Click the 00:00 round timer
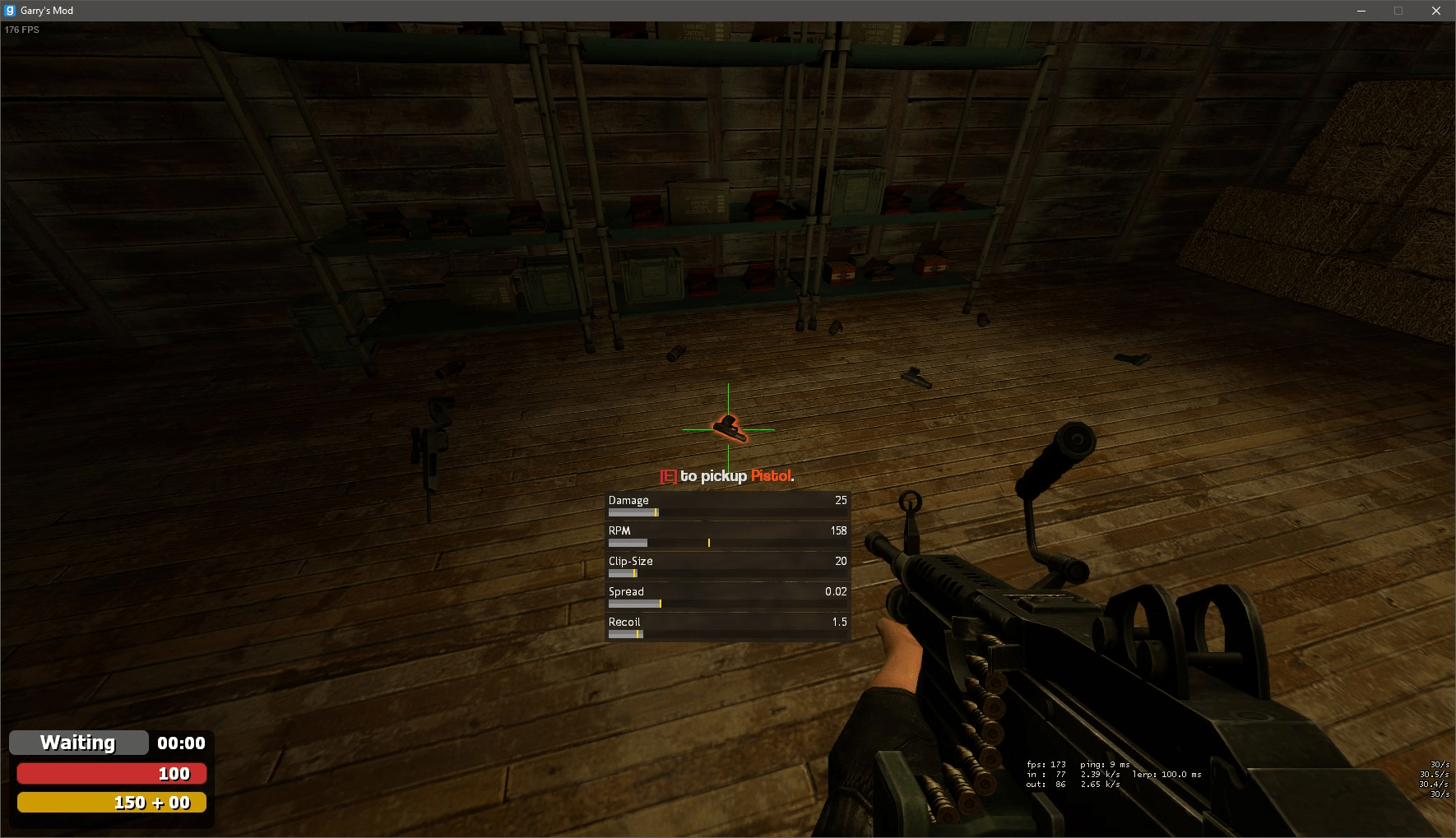The width and height of the screenshot is (1456, 838). pyautogui.click(x=181, y=743)
